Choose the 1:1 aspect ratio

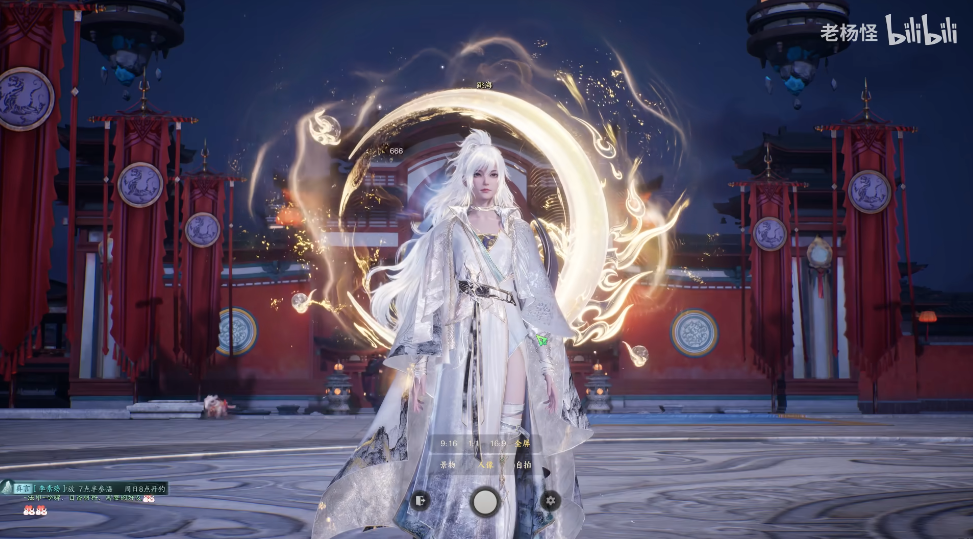(x=473, y=442)
